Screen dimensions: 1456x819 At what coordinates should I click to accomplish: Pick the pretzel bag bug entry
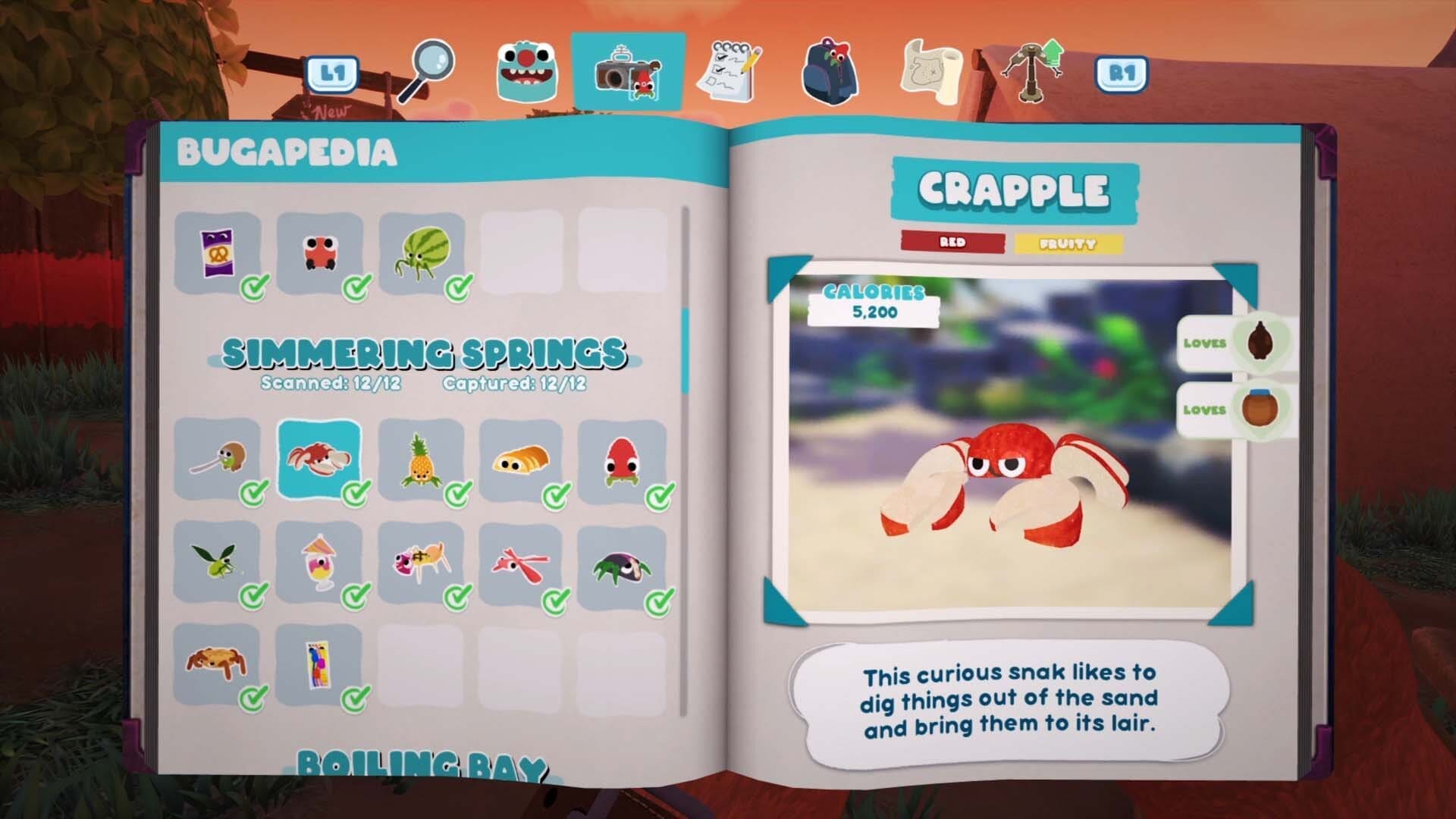click(217, 253)
